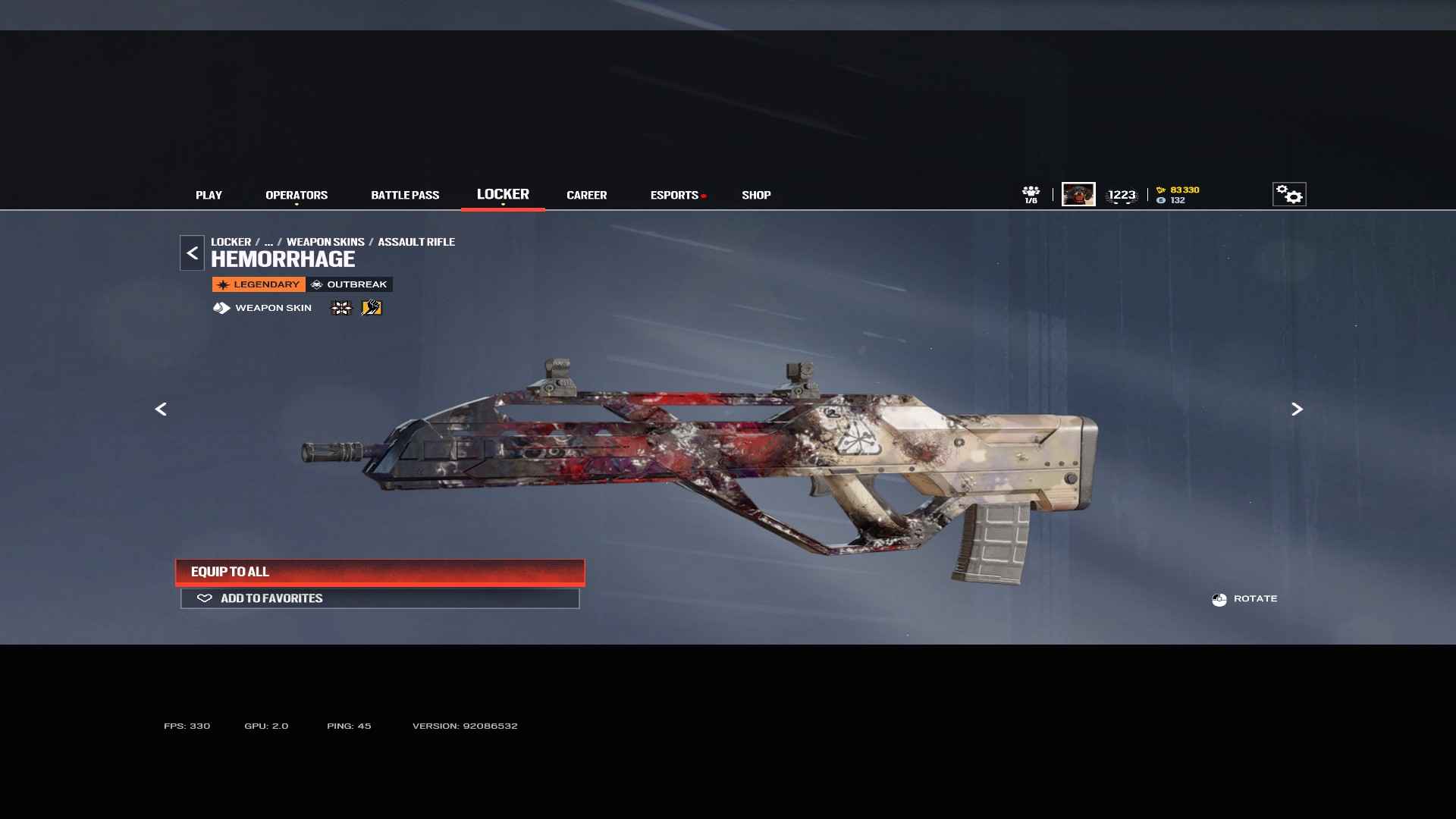The image size is (1456, 819).
Task: Show the previous weapon skin
Action: (161, 409)
